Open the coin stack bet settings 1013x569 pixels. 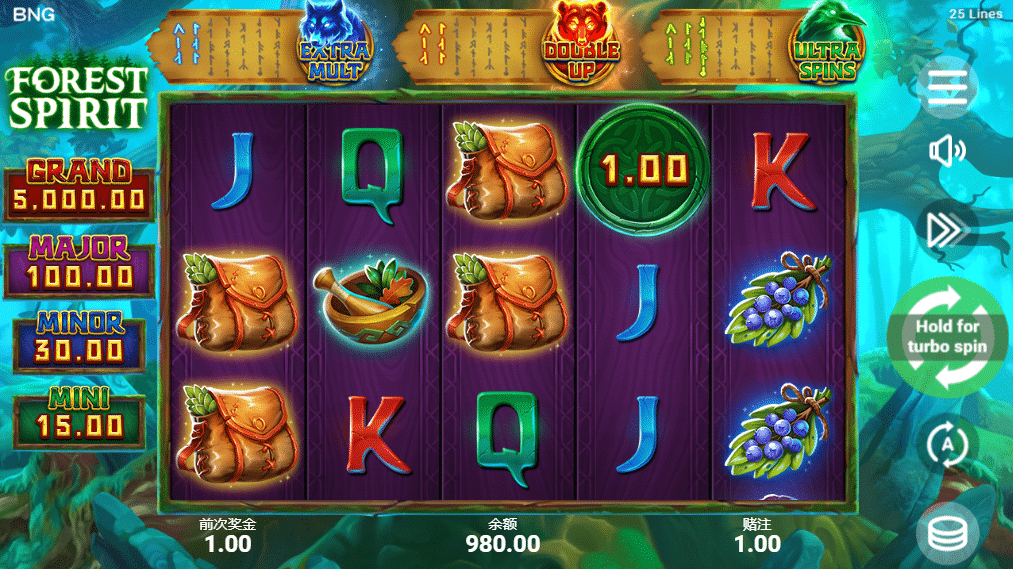click(x=947, y=534)
